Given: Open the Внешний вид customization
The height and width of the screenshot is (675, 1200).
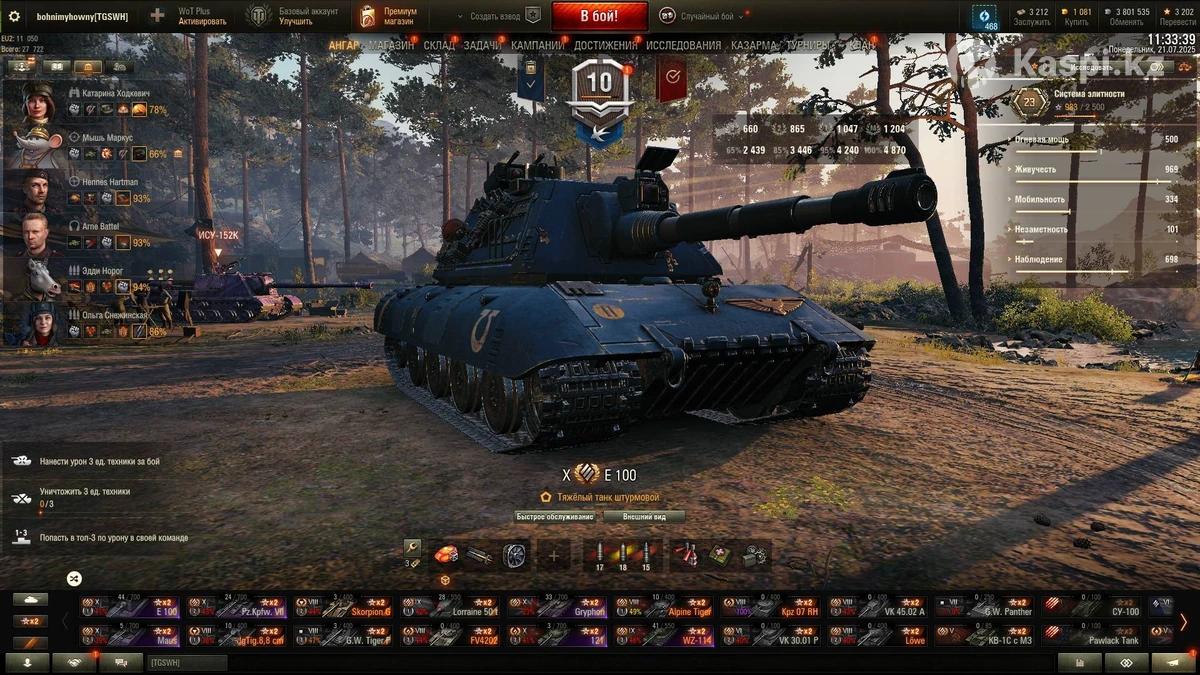Looking at the screenshot, I should [x=644, y=517].
